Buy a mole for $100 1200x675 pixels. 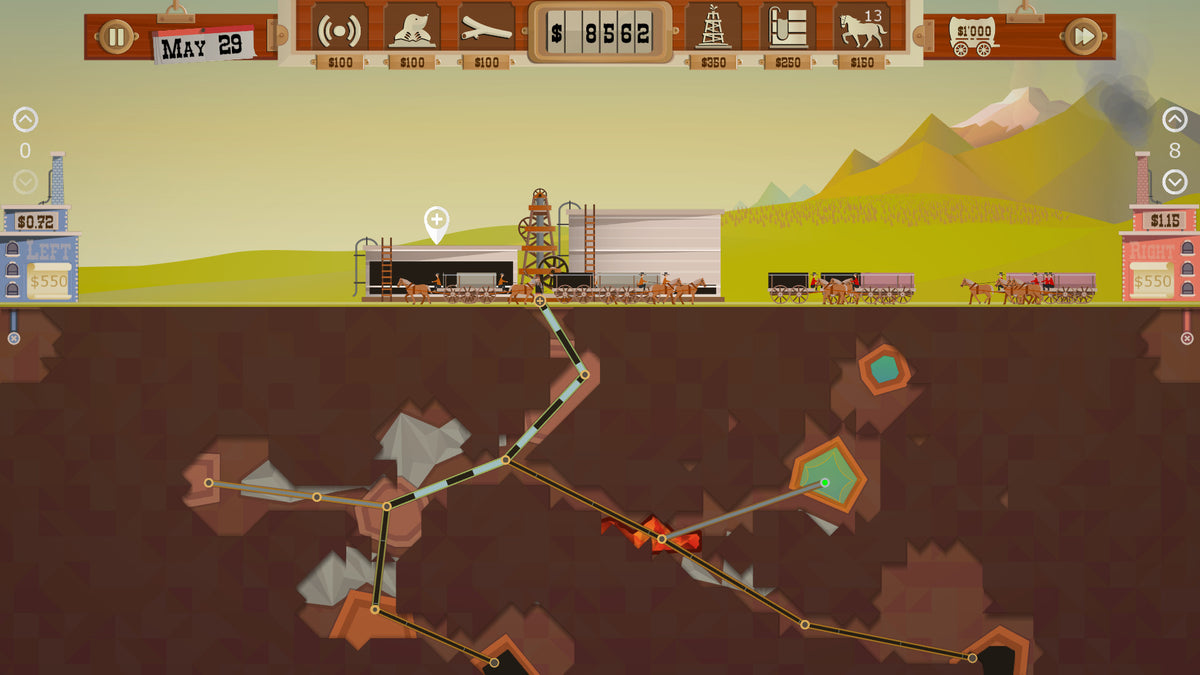(412, 29)
